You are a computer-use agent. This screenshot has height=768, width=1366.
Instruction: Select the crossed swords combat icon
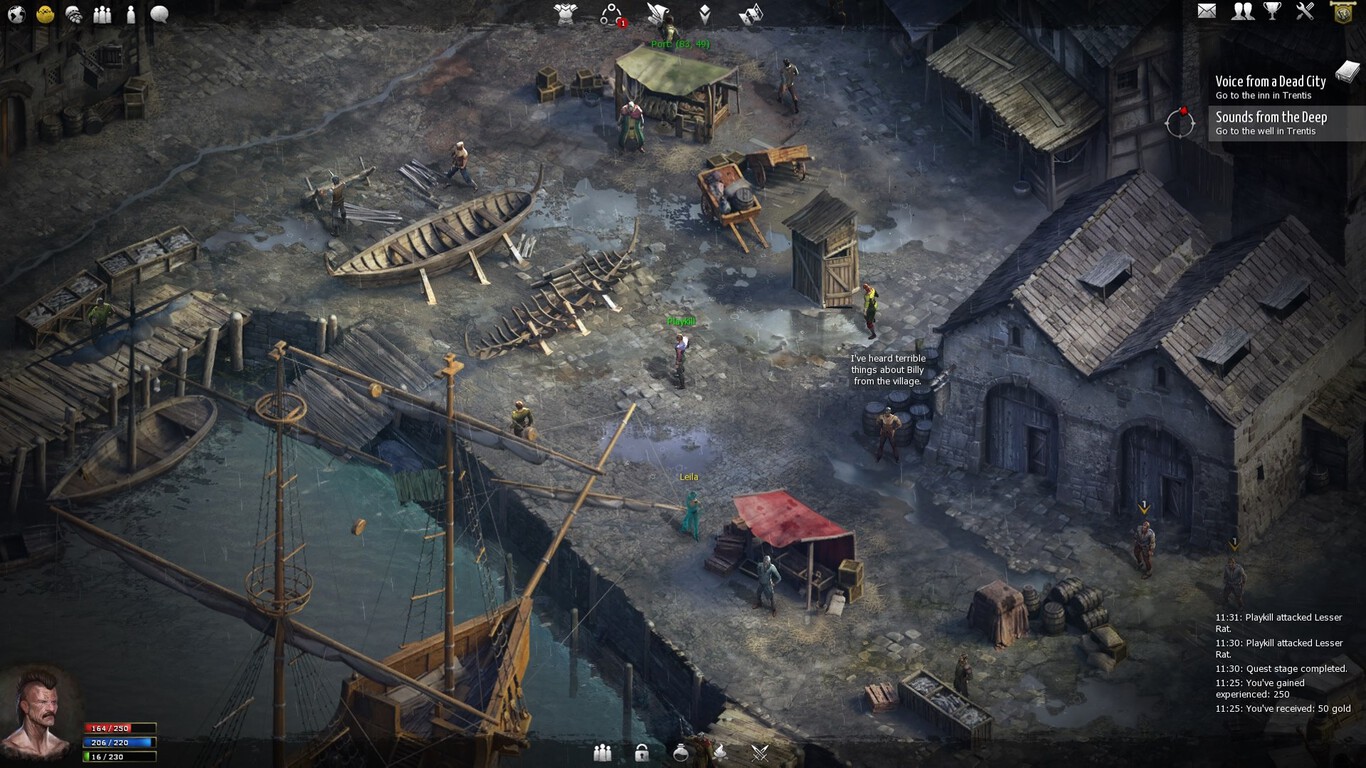tap(760, 752)
